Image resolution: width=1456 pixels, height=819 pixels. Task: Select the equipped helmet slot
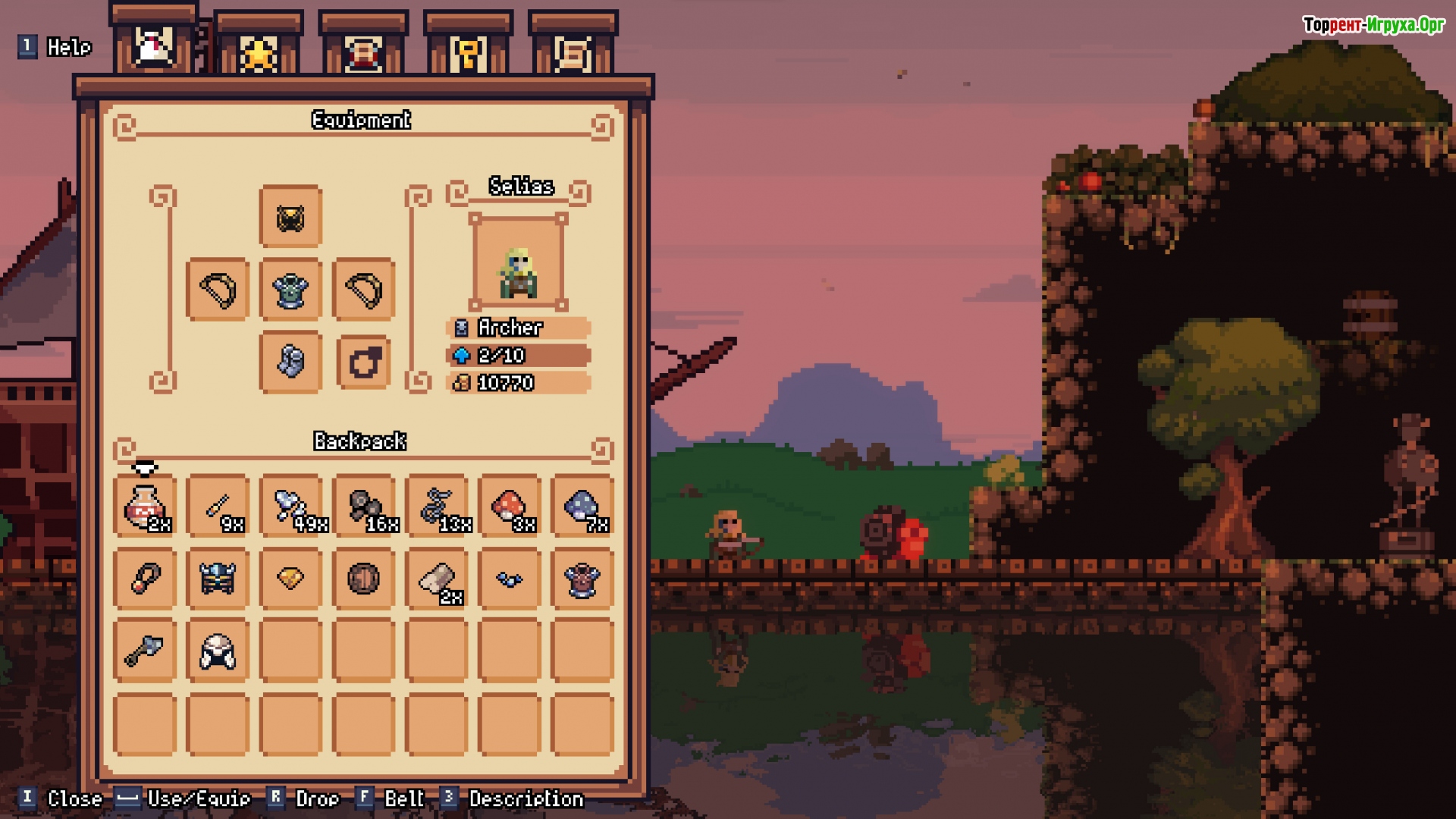click(290, 218)
